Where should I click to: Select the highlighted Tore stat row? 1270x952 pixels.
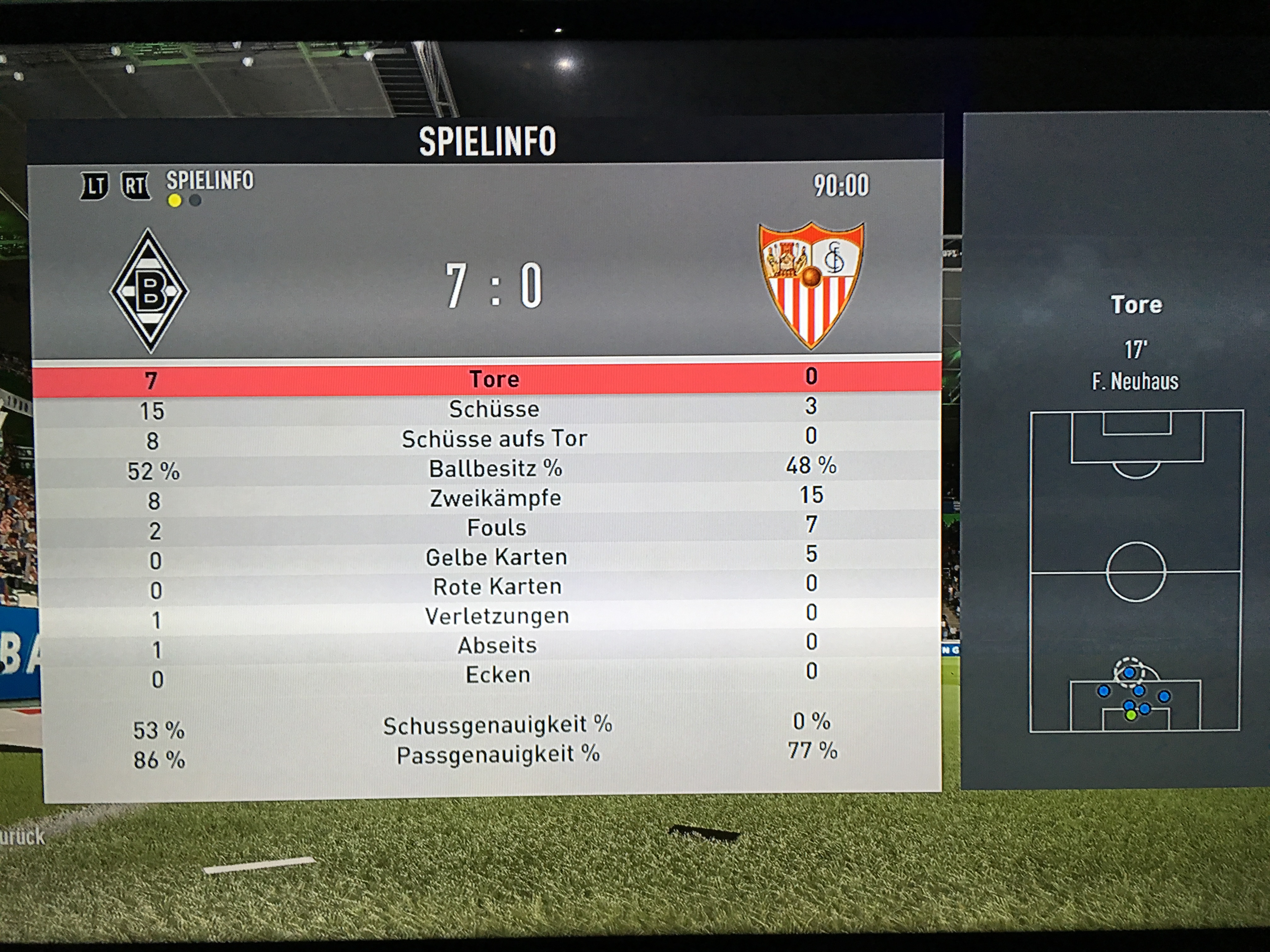pyautogui.click(x=494, y=379)
